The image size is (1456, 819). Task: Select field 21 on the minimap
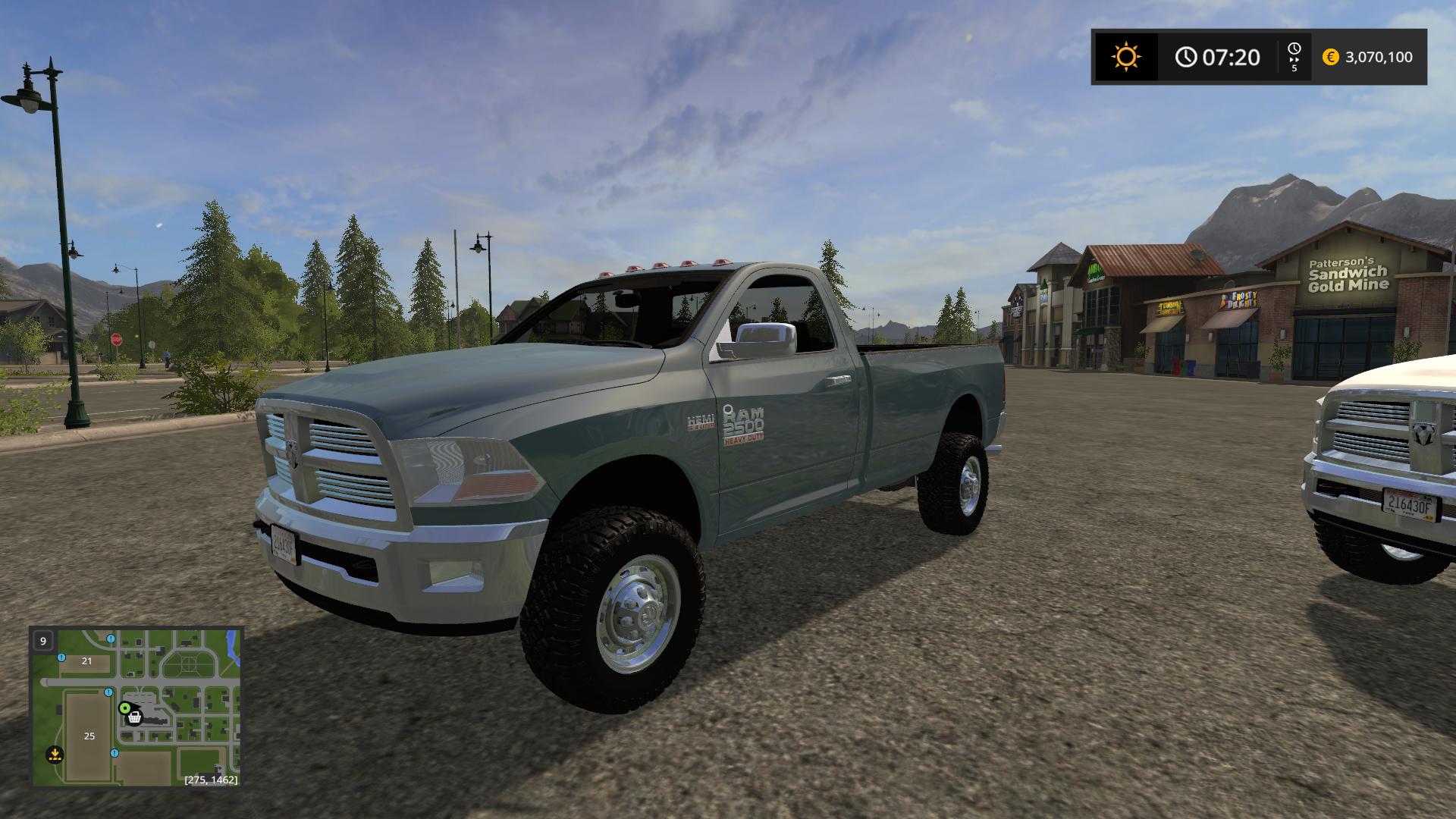pyautogui.click(x=86, y=661)
